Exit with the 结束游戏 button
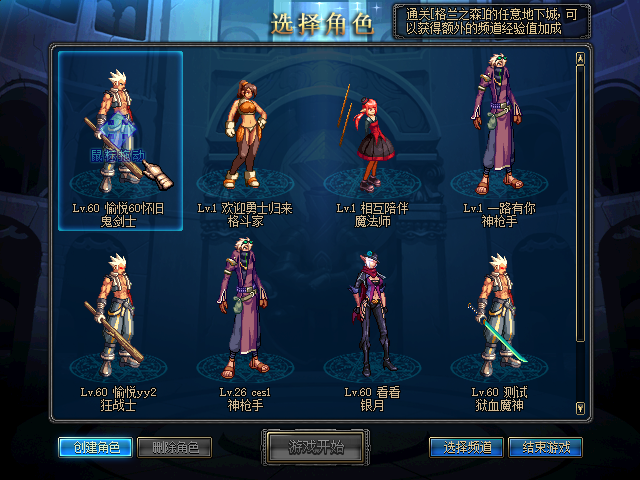Viewport: 640px width, 480px height. click(x=545, y=447)
